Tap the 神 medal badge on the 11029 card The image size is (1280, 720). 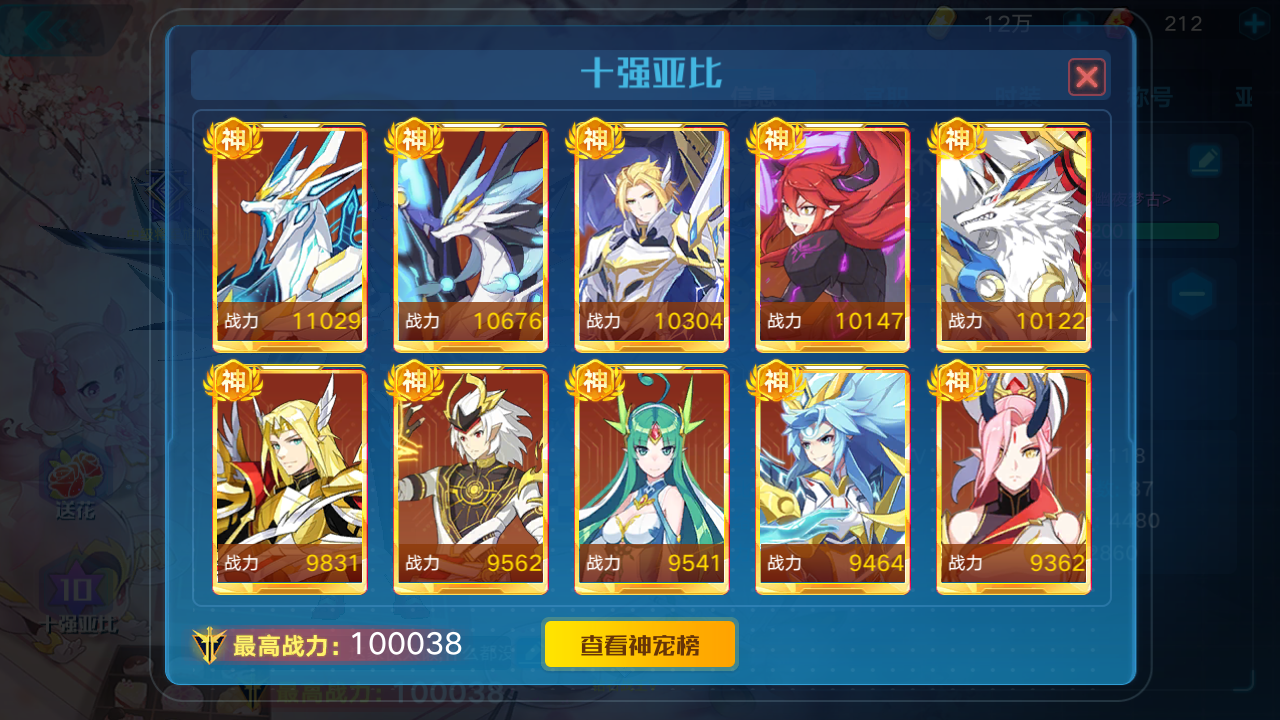(x=232, y=141)
